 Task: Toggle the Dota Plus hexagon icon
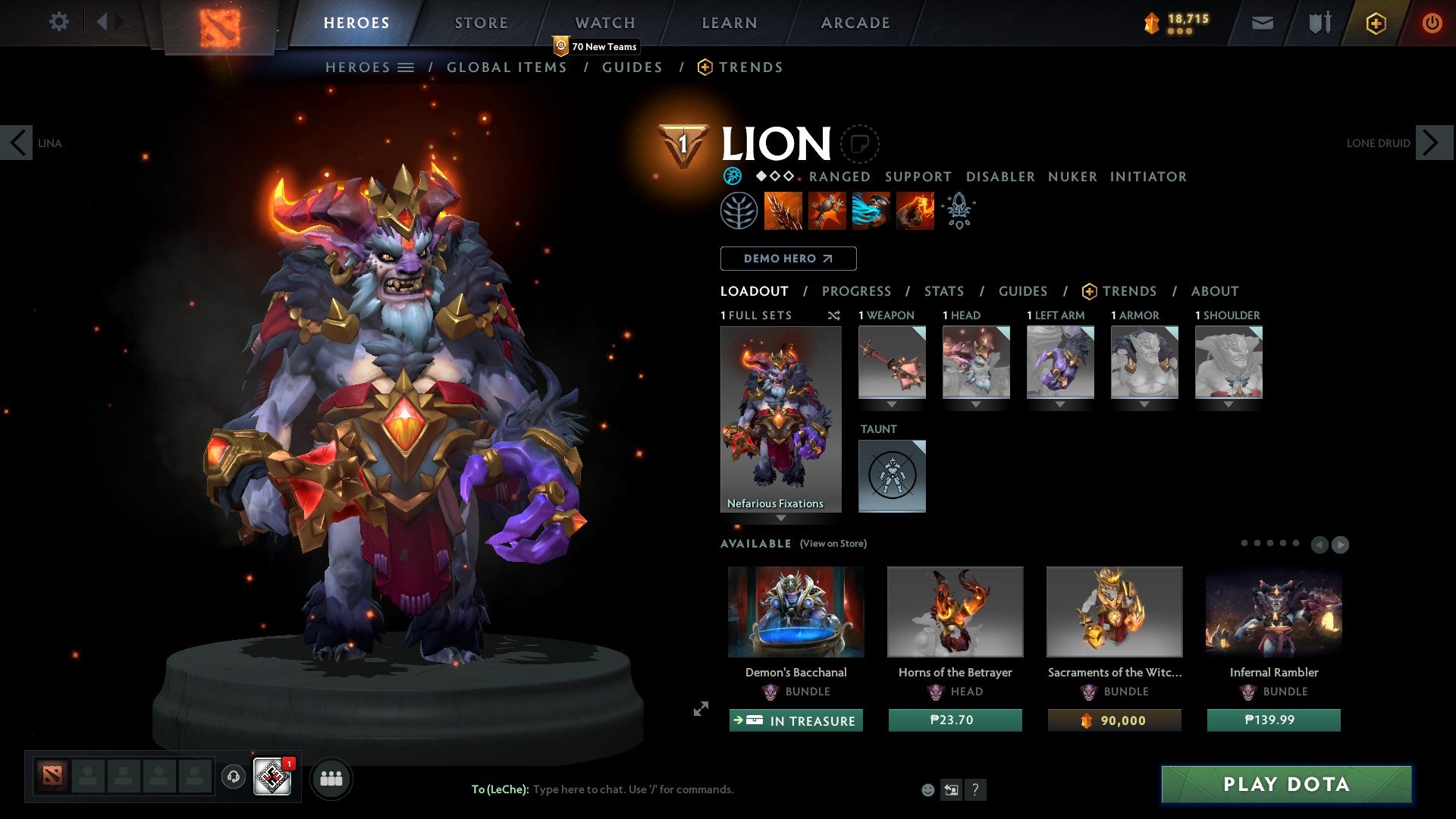coord(1375,23)
